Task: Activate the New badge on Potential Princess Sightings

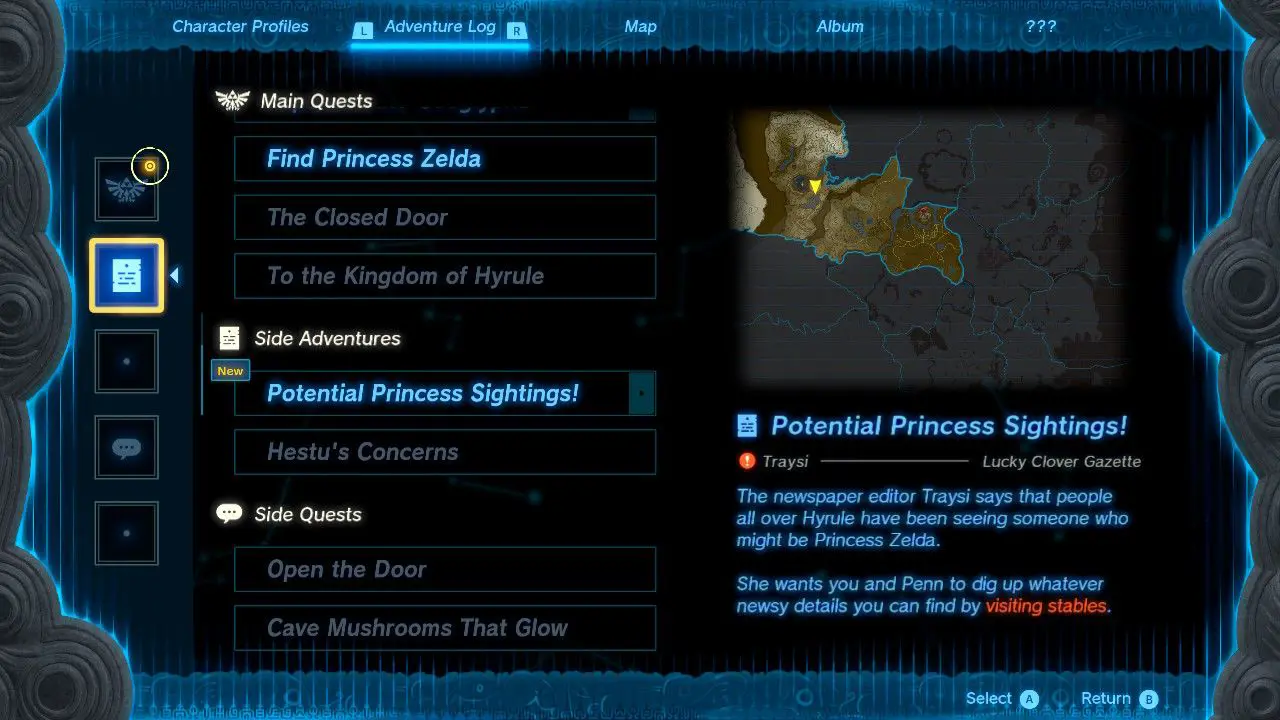Action: (x=229, y=370)
